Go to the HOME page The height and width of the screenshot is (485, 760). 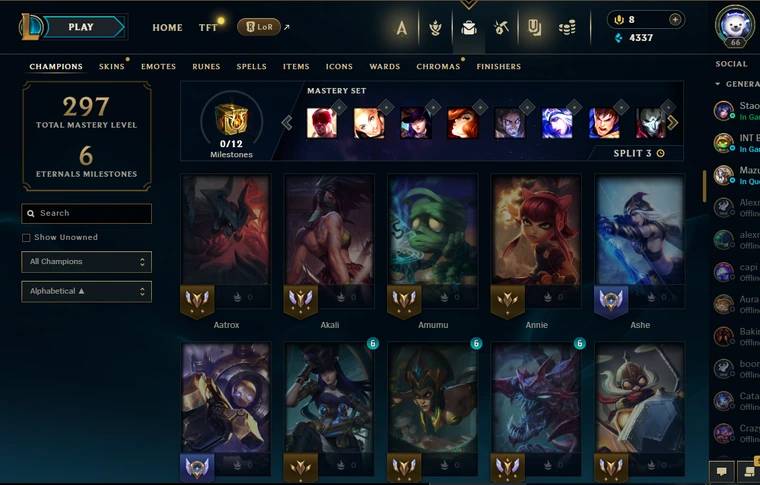point(167,28)
